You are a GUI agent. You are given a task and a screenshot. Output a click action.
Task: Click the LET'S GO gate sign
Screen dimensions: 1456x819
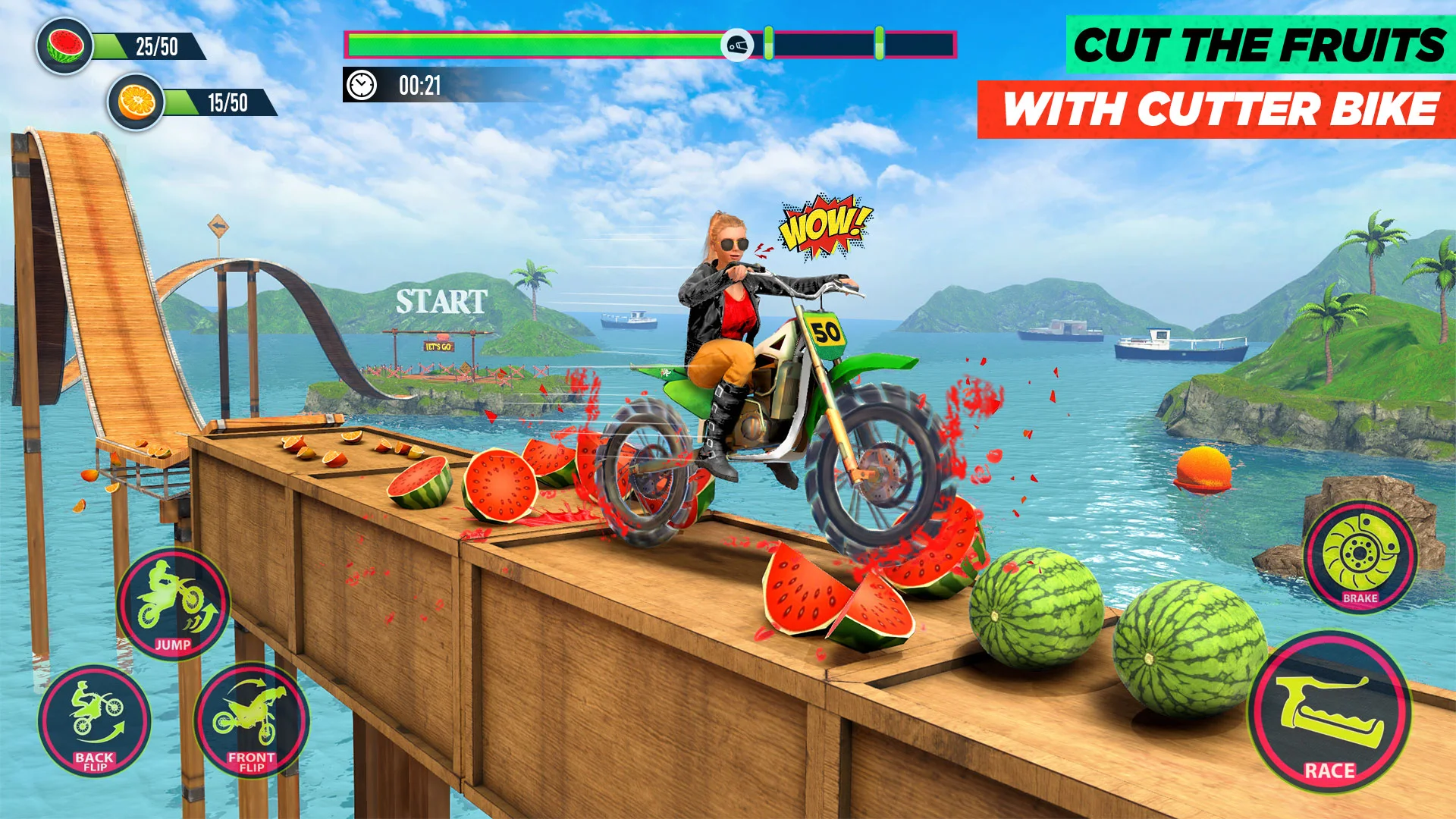coord(440,348)
